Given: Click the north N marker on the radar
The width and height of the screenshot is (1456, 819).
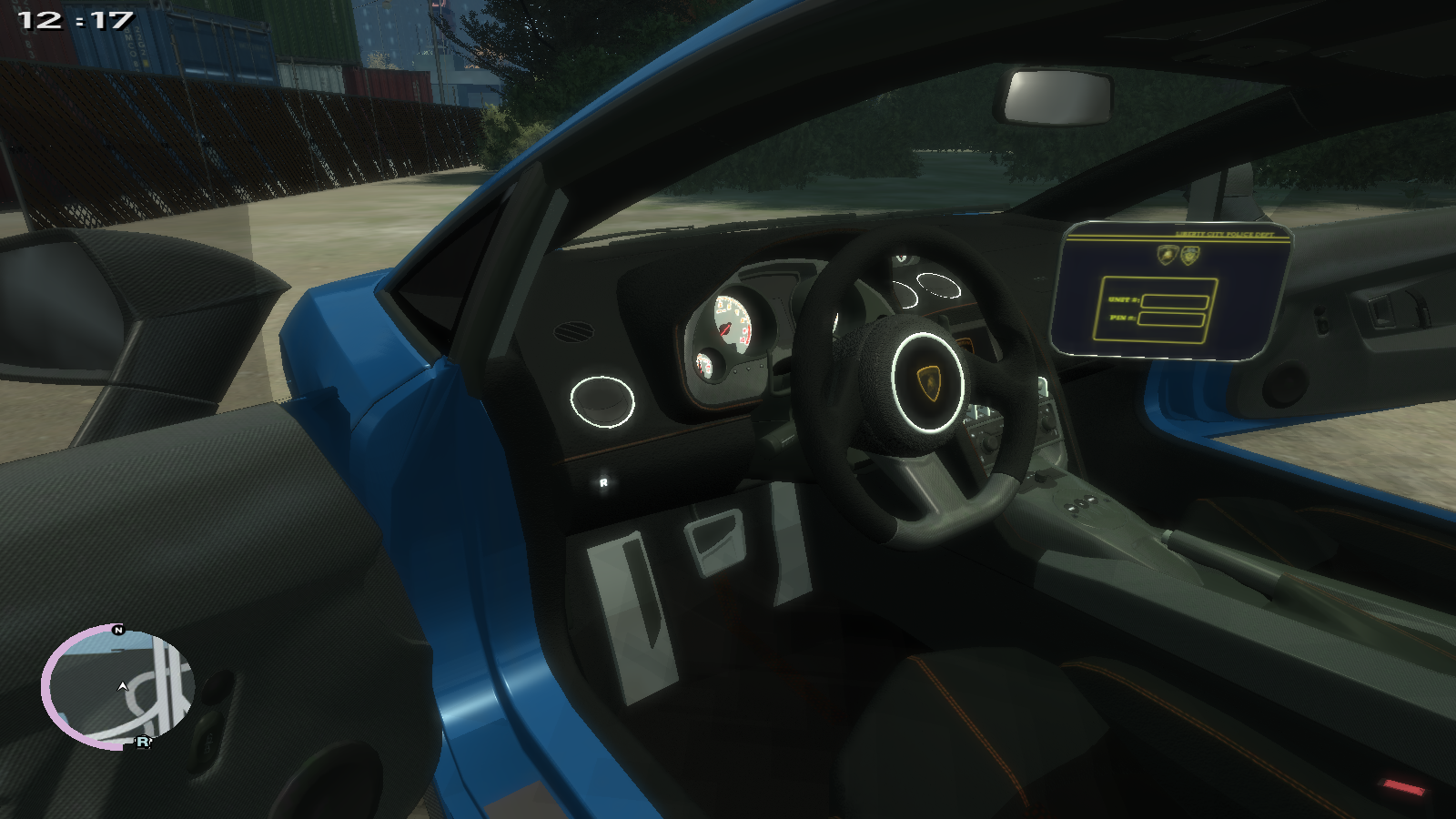Looking at the screenshot, I should tap(117, 630).
